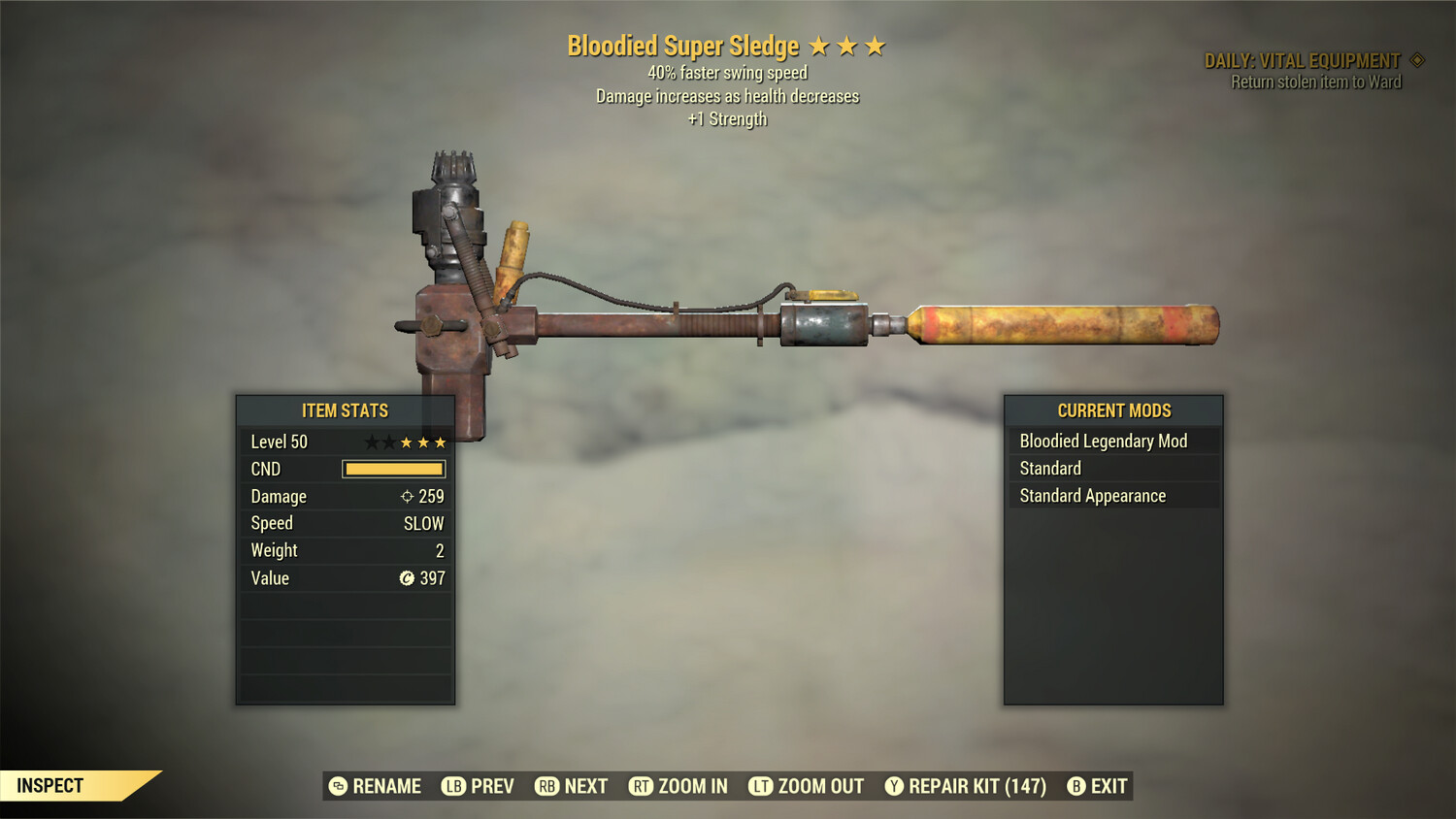Screen dimensions: 1456x819
Task: Click the rename controller glyph icon
Action: coord(337,786)
